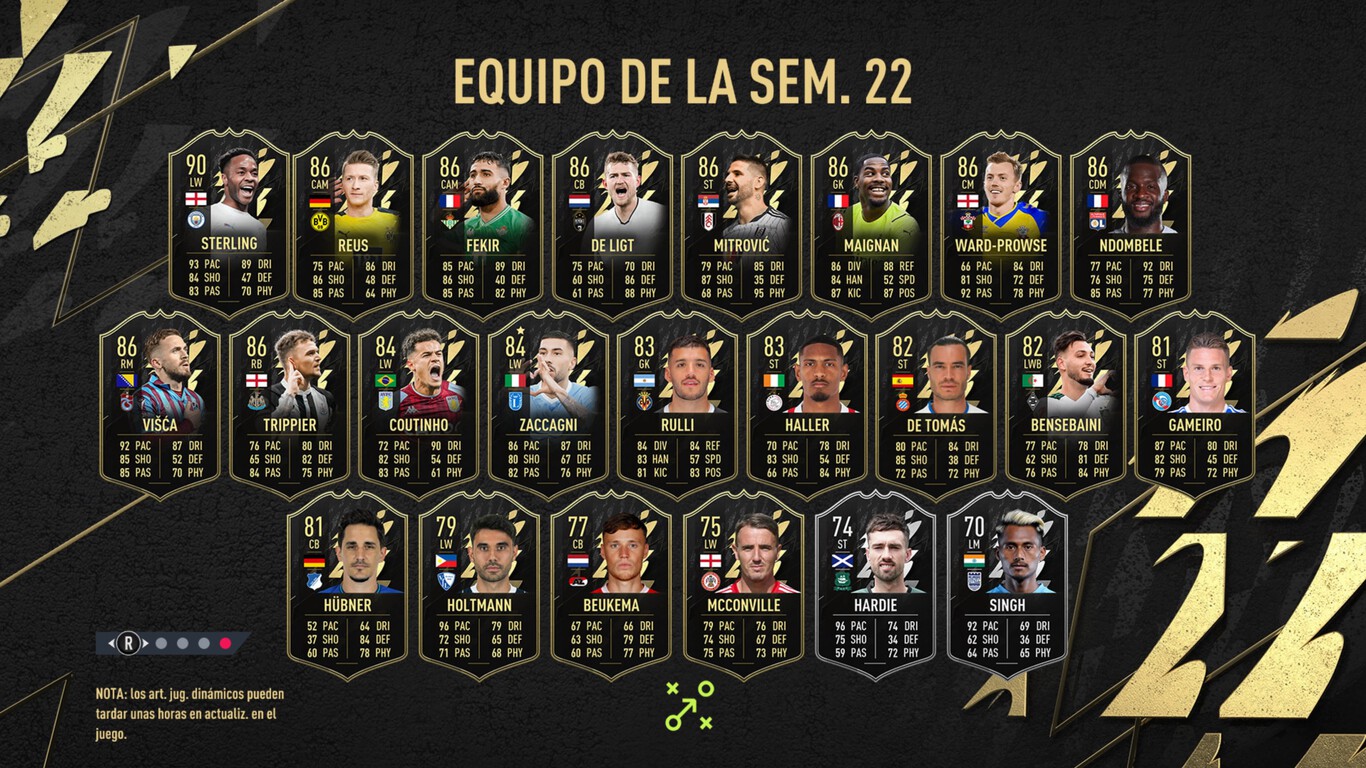Select the second gray carousel dot
The image size is (1366, 768).
pos(182,643)
